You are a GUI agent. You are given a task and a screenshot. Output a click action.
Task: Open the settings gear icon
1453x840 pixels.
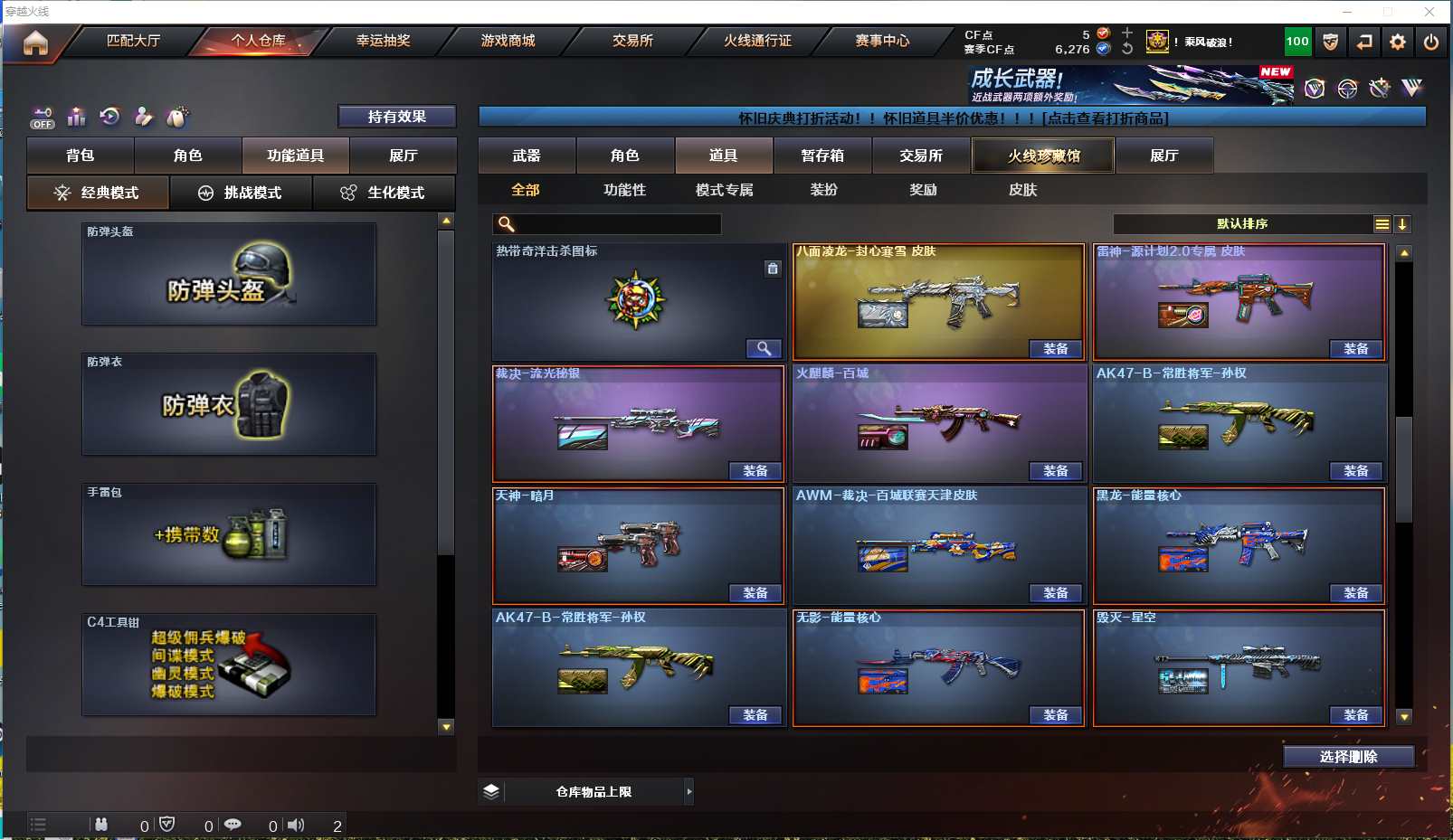[x=1398, y=42]
